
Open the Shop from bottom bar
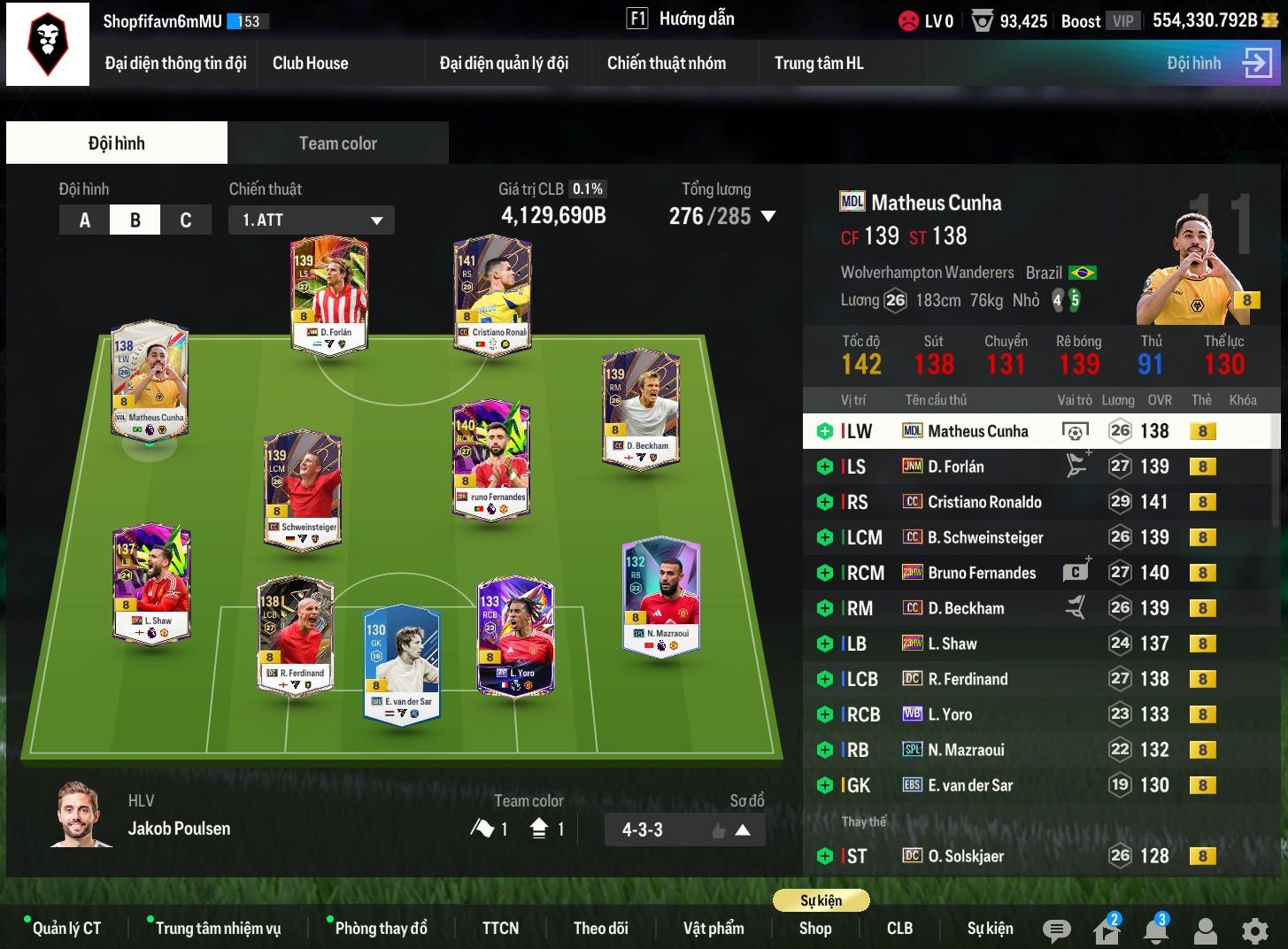click(814, 928)
